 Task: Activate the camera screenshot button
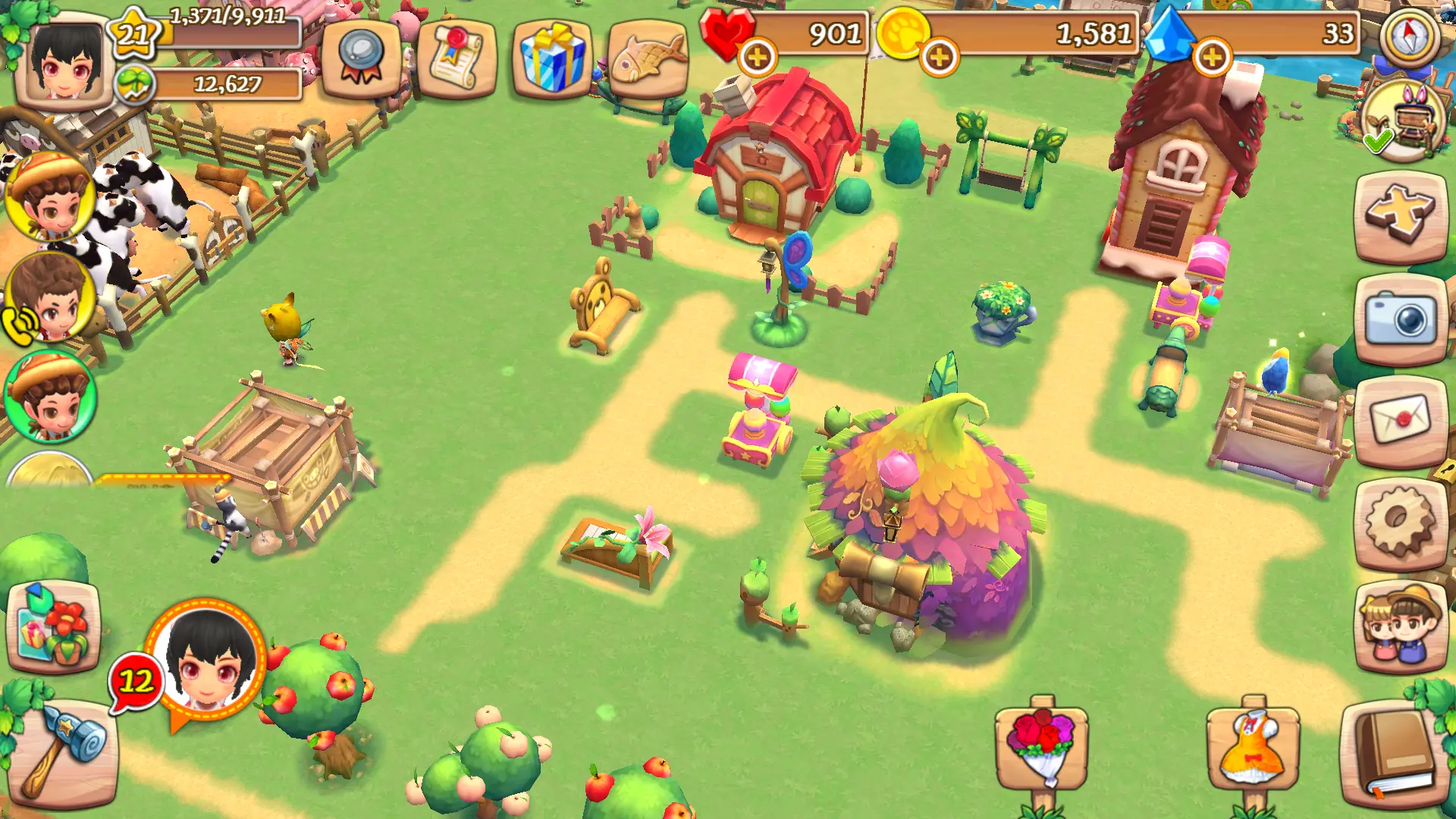point(1400,320)
